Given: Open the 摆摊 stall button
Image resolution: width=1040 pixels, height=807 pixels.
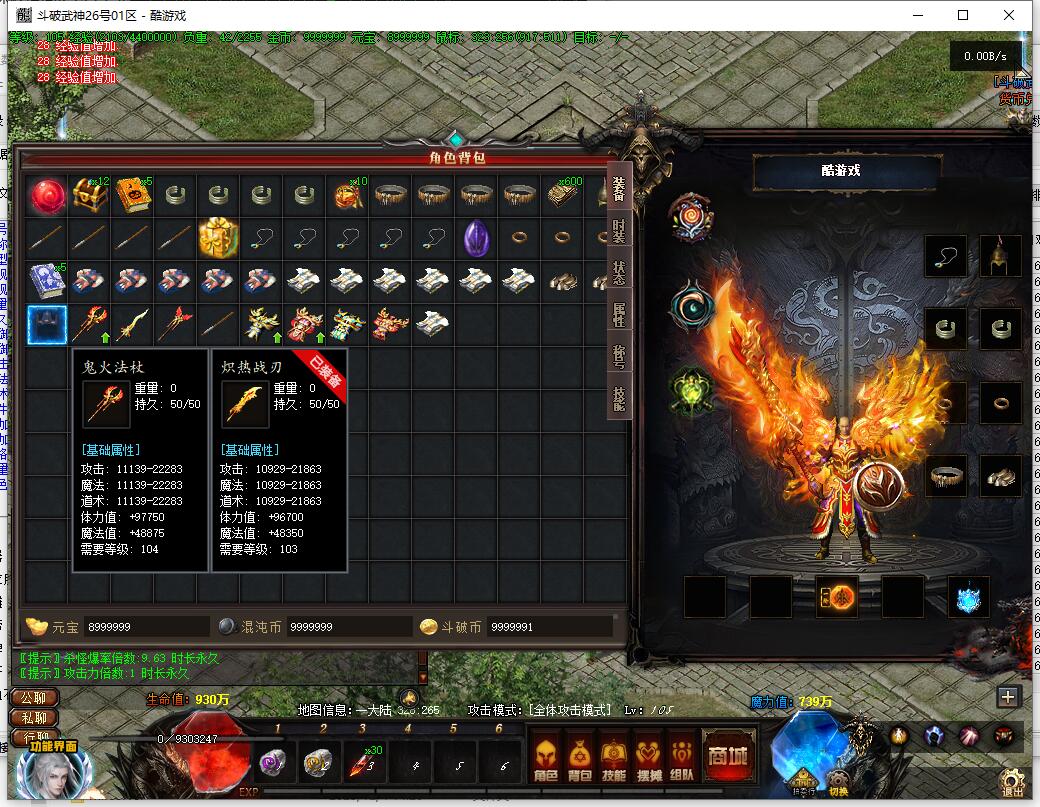Looking at the screenshot, I should point(648,757).
